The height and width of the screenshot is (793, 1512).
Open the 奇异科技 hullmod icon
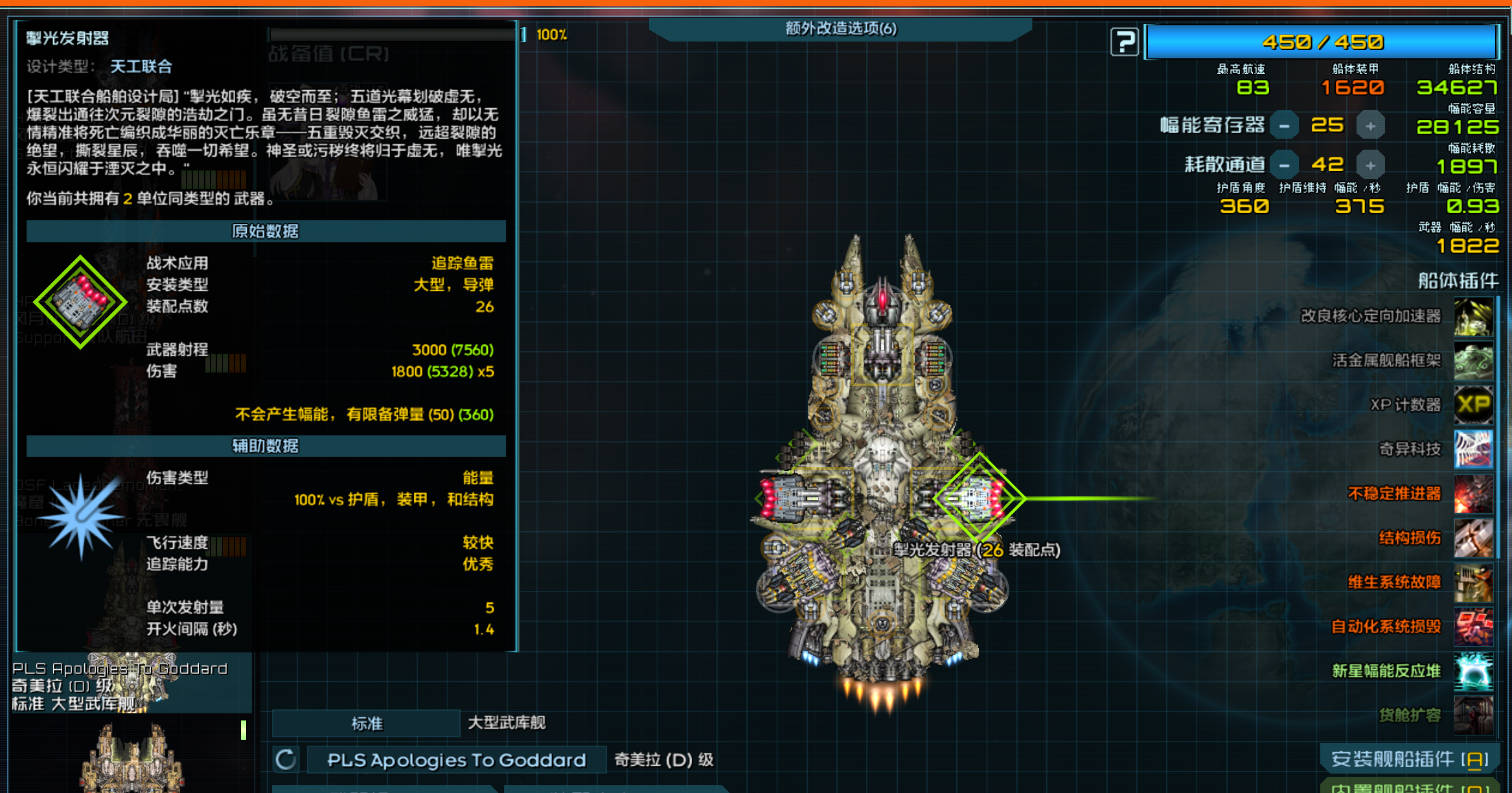pos(1474,449)
